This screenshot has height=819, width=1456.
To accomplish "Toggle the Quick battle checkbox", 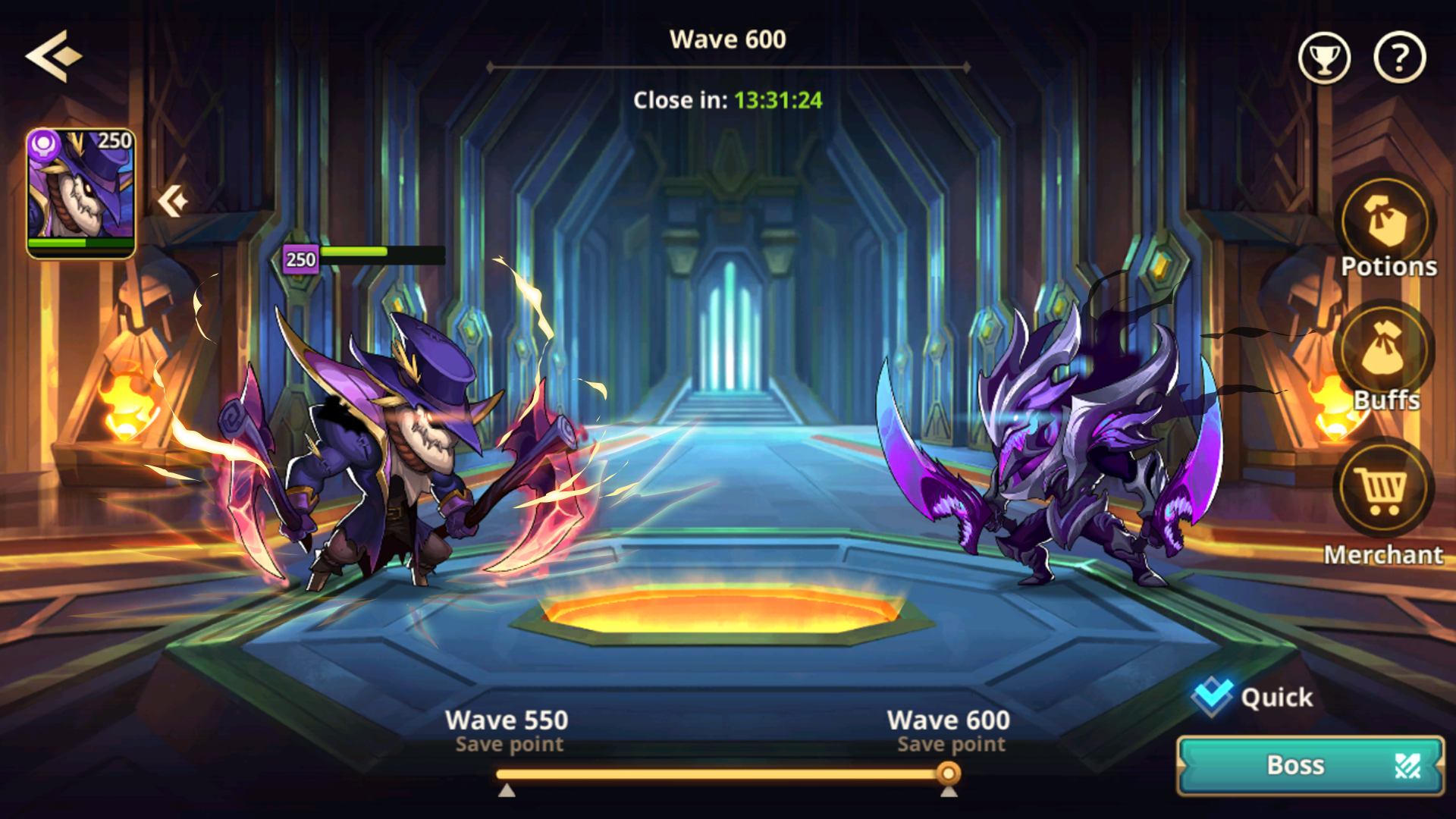I will coord(1212,696).
